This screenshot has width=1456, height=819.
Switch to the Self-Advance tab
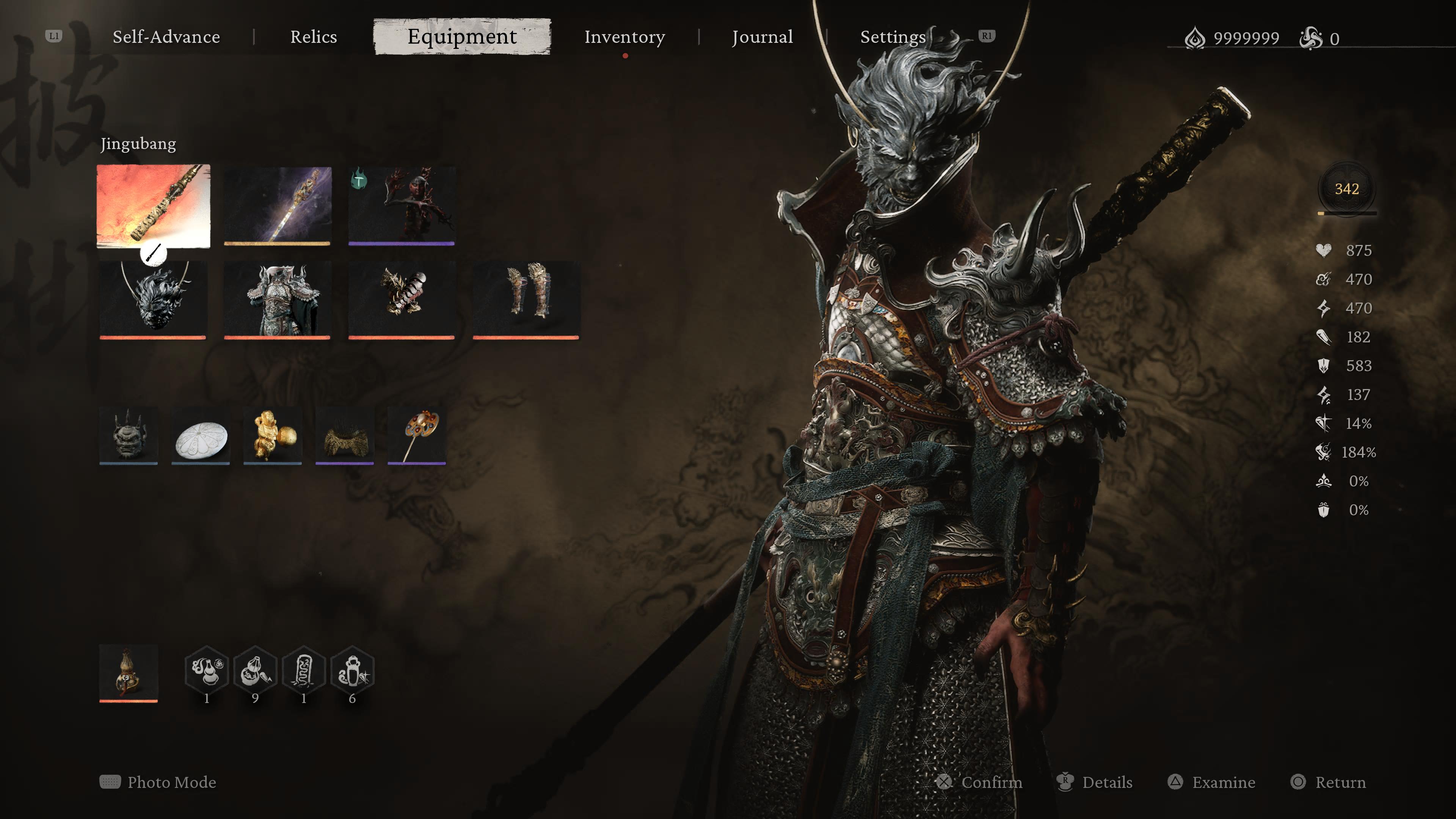pyautogui.click(x=166, y=37)
